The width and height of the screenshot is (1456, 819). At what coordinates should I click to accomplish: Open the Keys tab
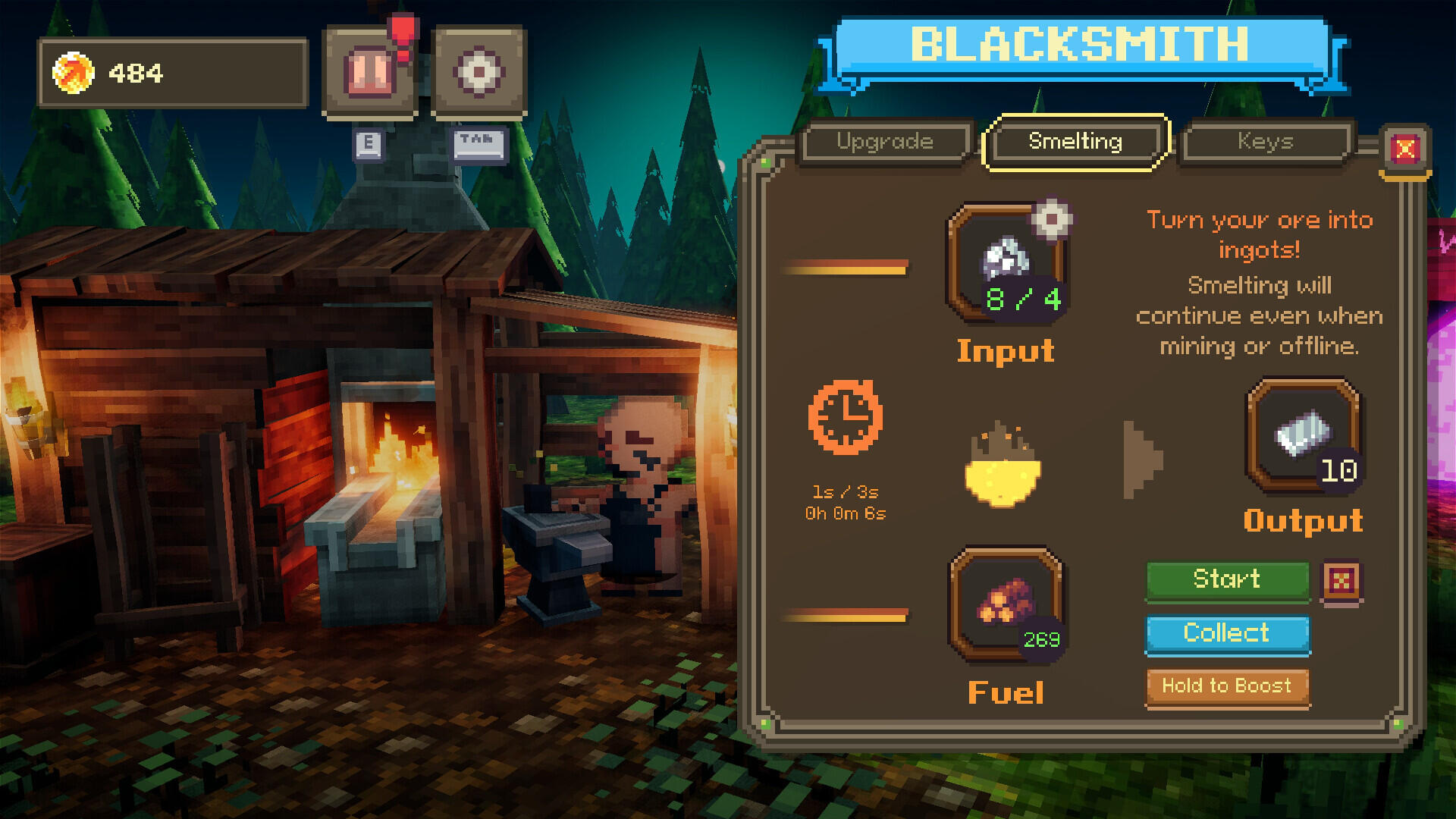pos(1266,142)
